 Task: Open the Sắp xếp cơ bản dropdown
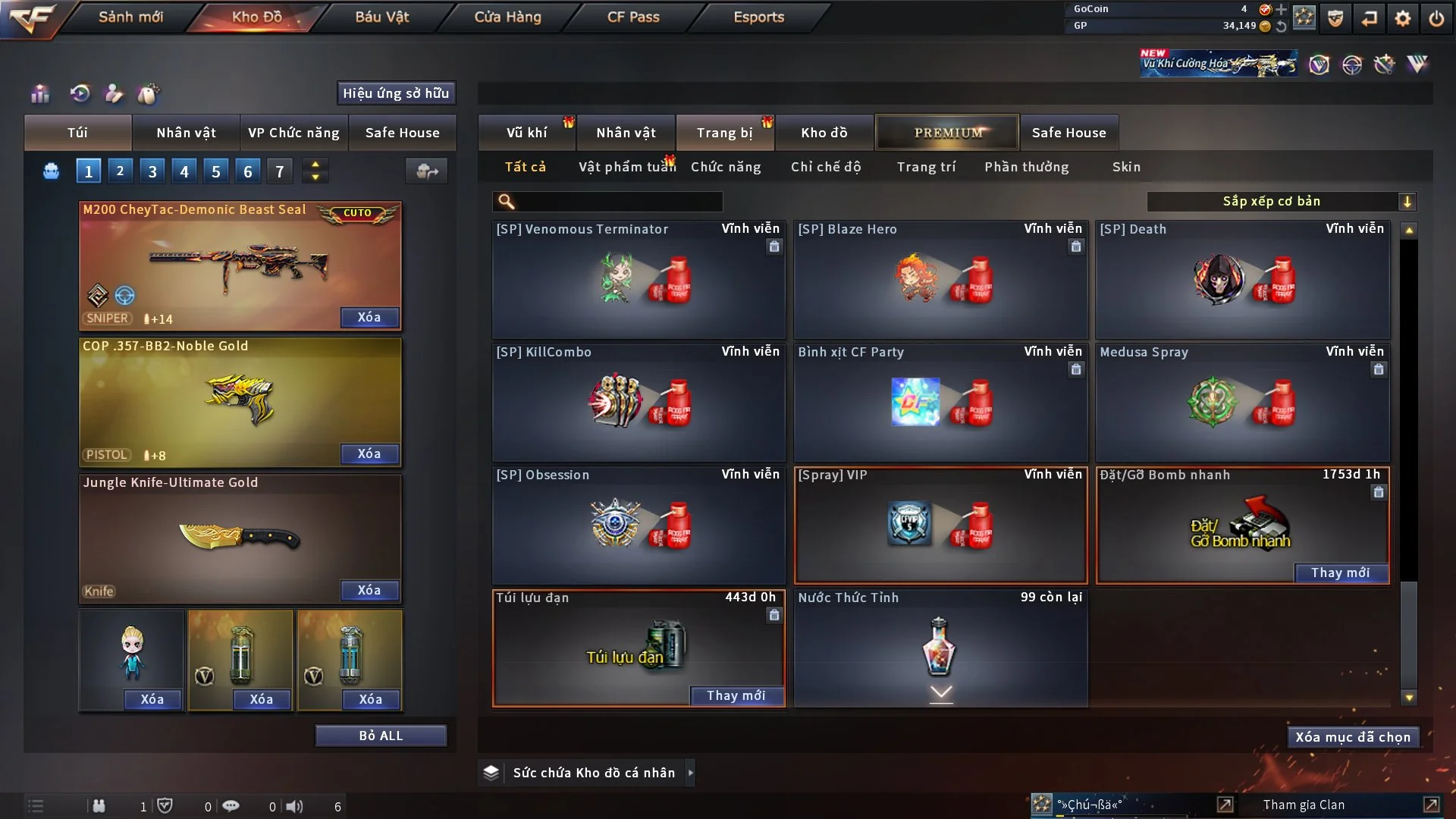1281,201
